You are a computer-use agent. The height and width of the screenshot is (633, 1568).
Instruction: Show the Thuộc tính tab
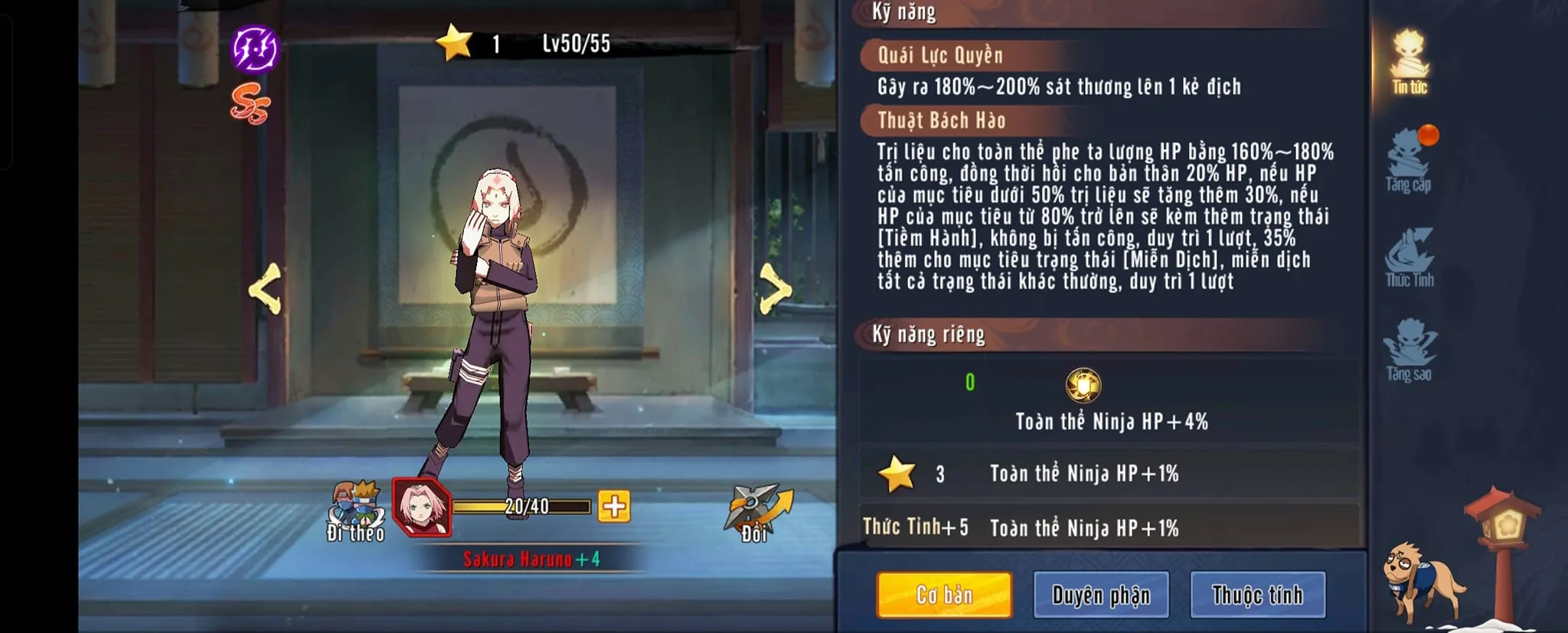pyautogui.click(x=1257, y=595)
